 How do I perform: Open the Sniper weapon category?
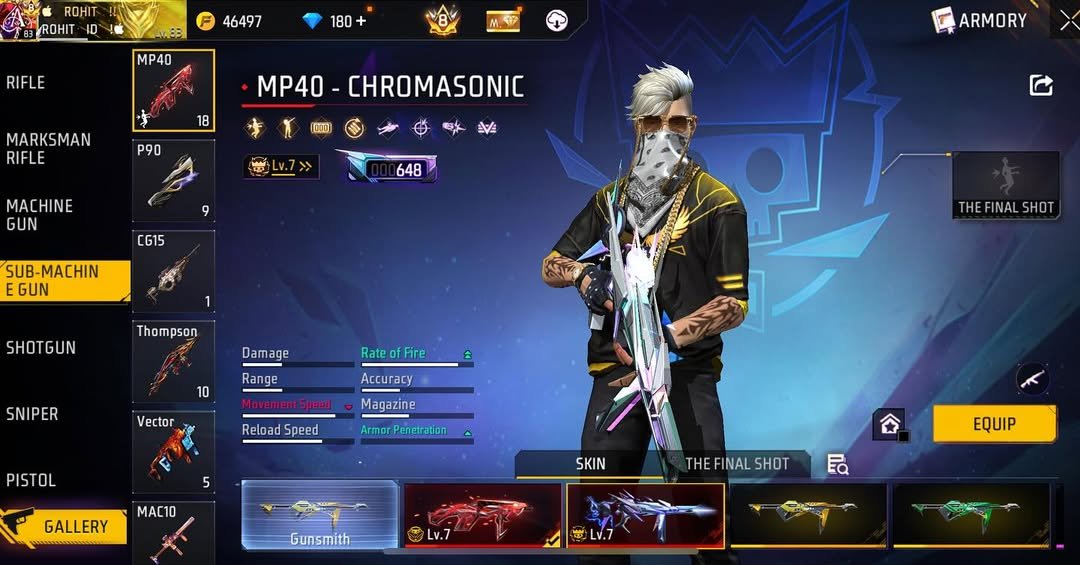pyautogui.click(x=32, y=414)
